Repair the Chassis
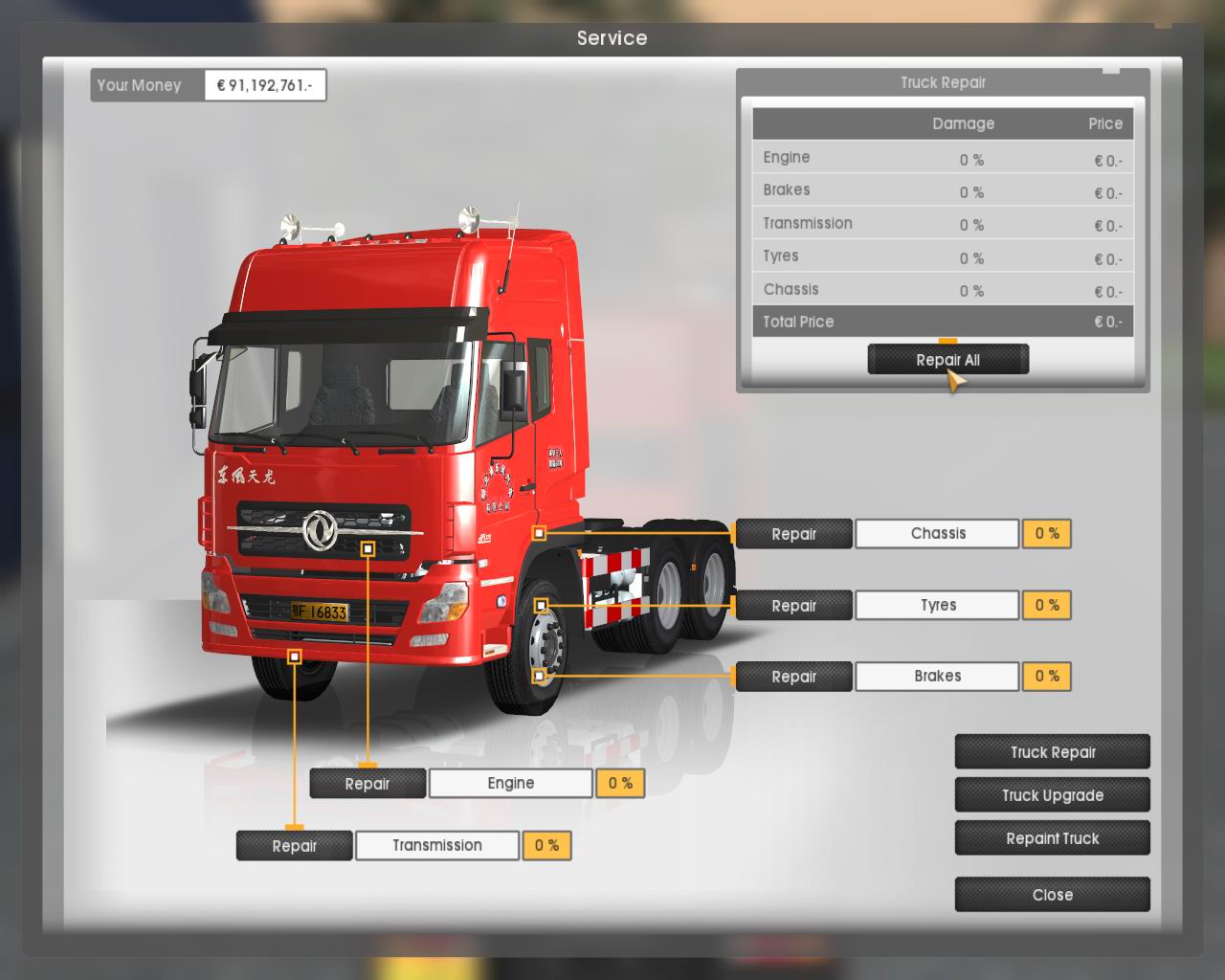 click(x=793, y=534)
